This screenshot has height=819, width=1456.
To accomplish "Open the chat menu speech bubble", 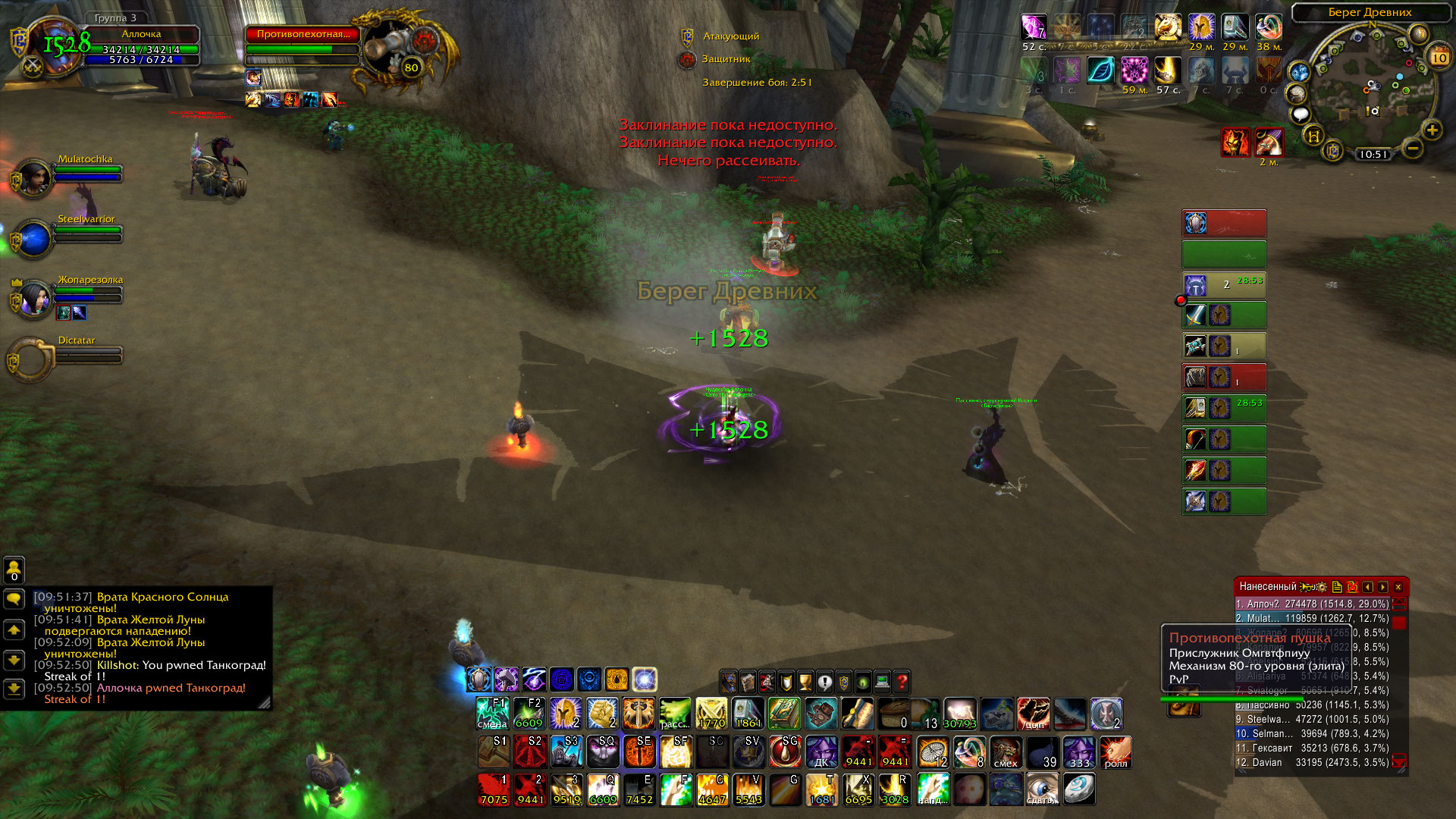I will (x=14, y=599).
